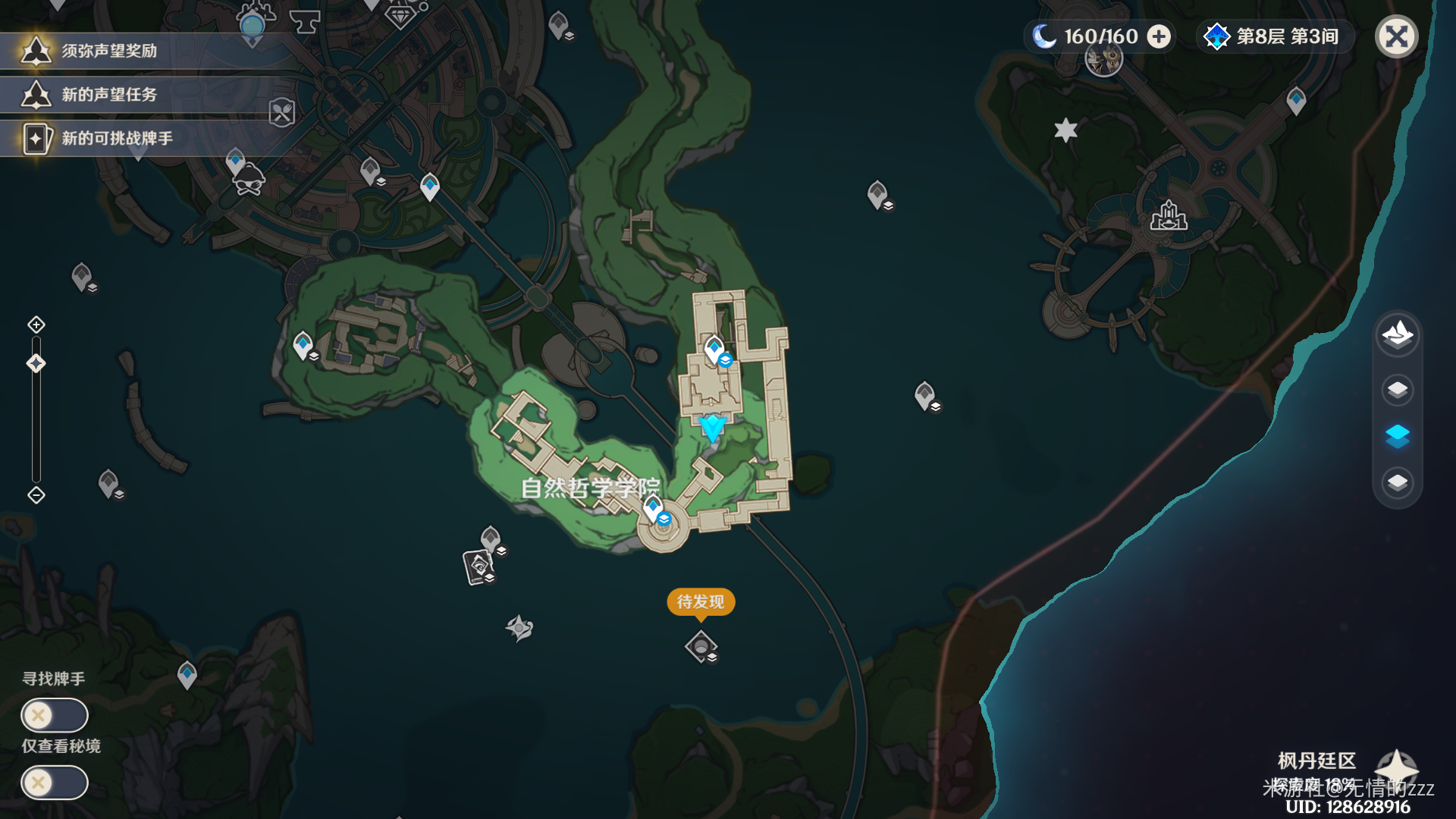
Task: Zoom in the map with plus button
Action: coord(36,325)
